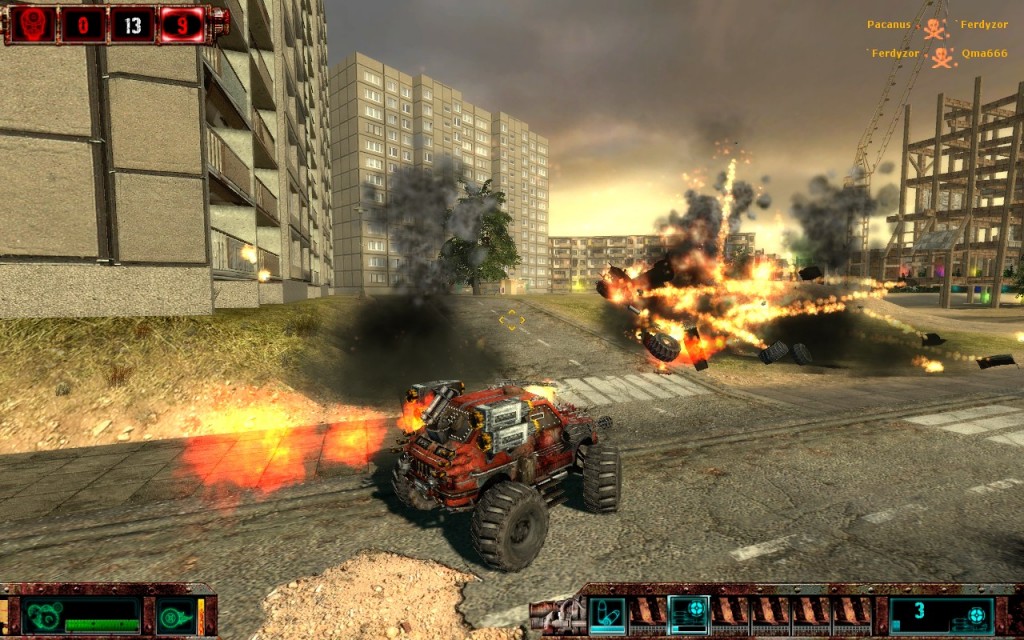The width and height of the screenshot is (1024, 640).
Task: Select the highlighted mine weapon slot
Action: coord(688,614)
